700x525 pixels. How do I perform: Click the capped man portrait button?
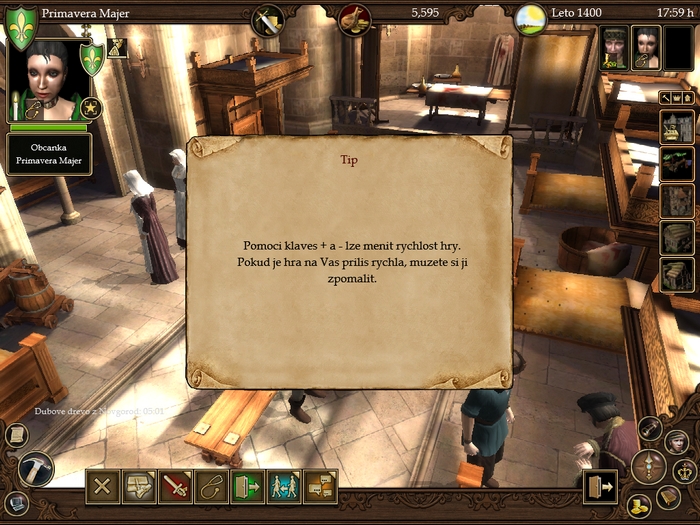click(677, 441)
